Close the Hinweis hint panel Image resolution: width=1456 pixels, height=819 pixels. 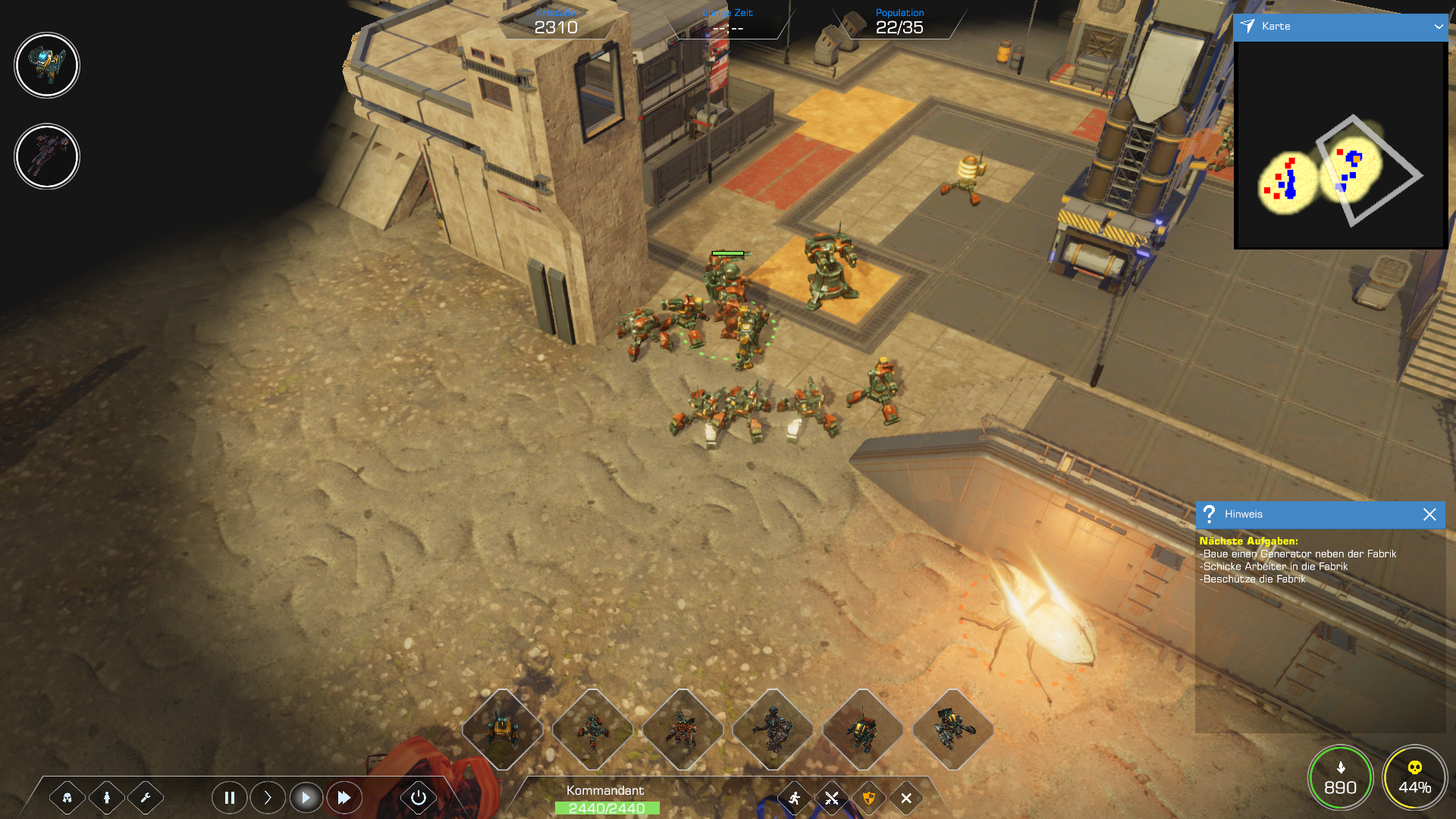click(x=1429, y=514)
